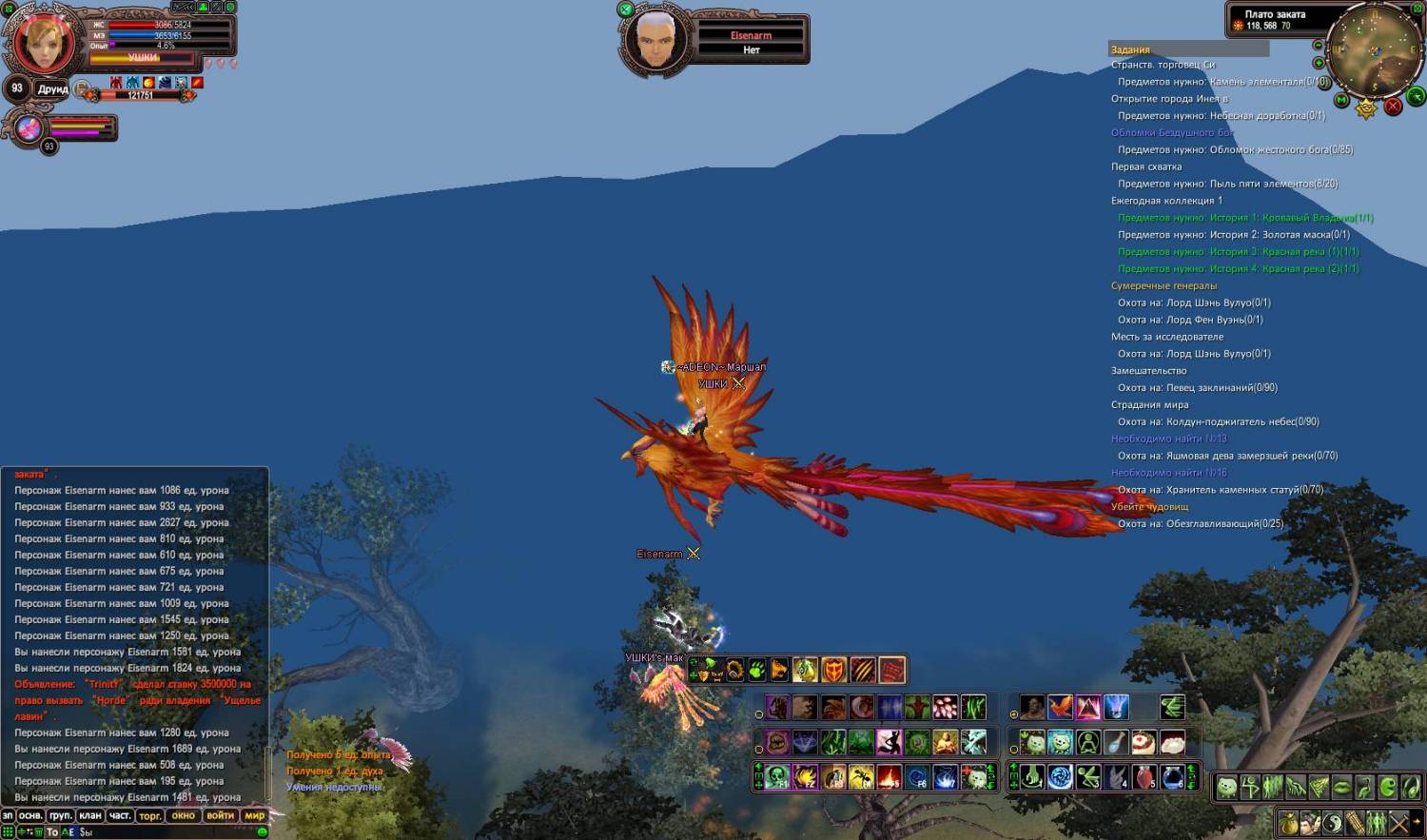Click the Eisenarm target portrait

pos(655,40)
